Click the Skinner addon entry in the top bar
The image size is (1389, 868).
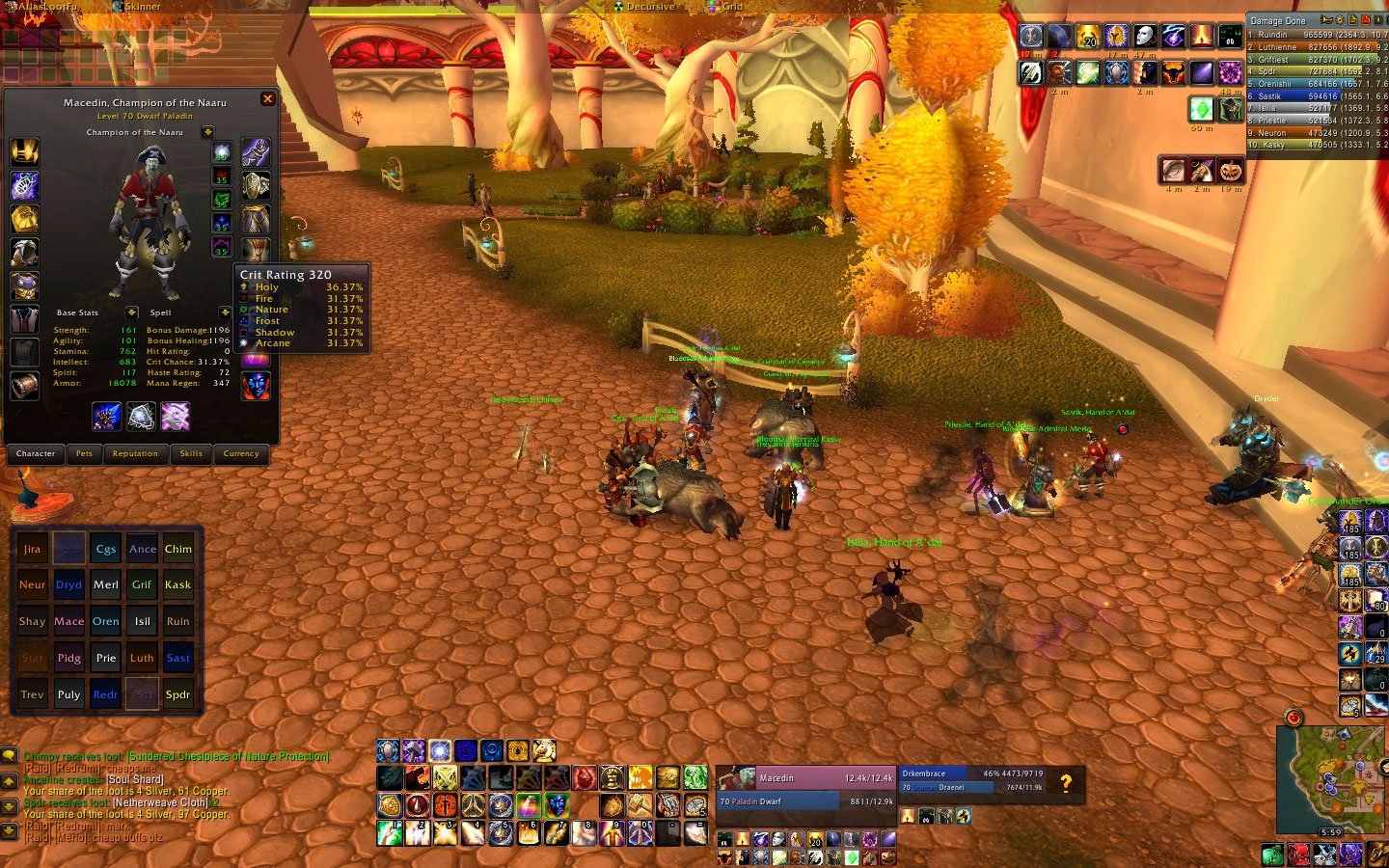[143, 7]
